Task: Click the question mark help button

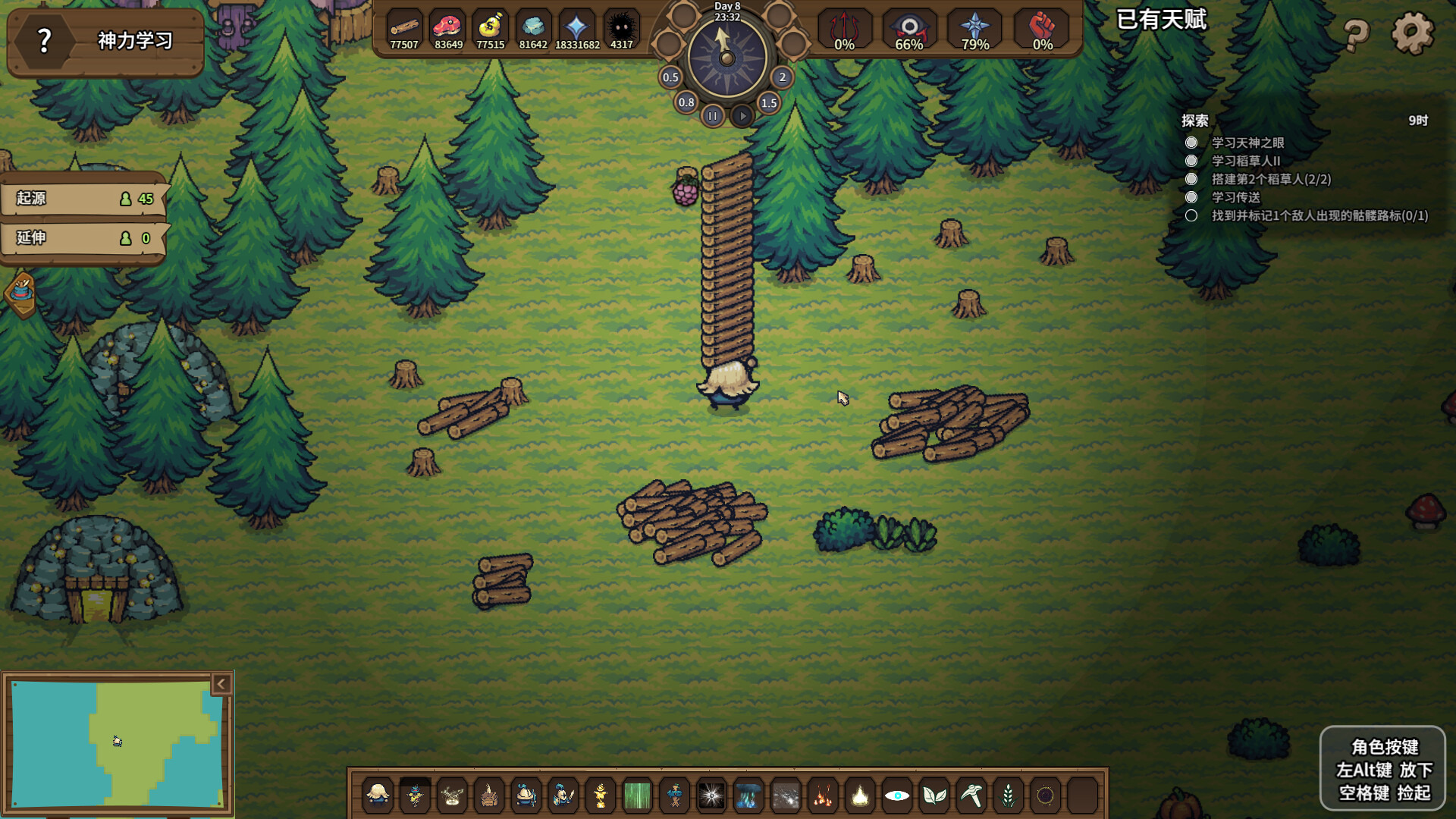Action: 1357,33
